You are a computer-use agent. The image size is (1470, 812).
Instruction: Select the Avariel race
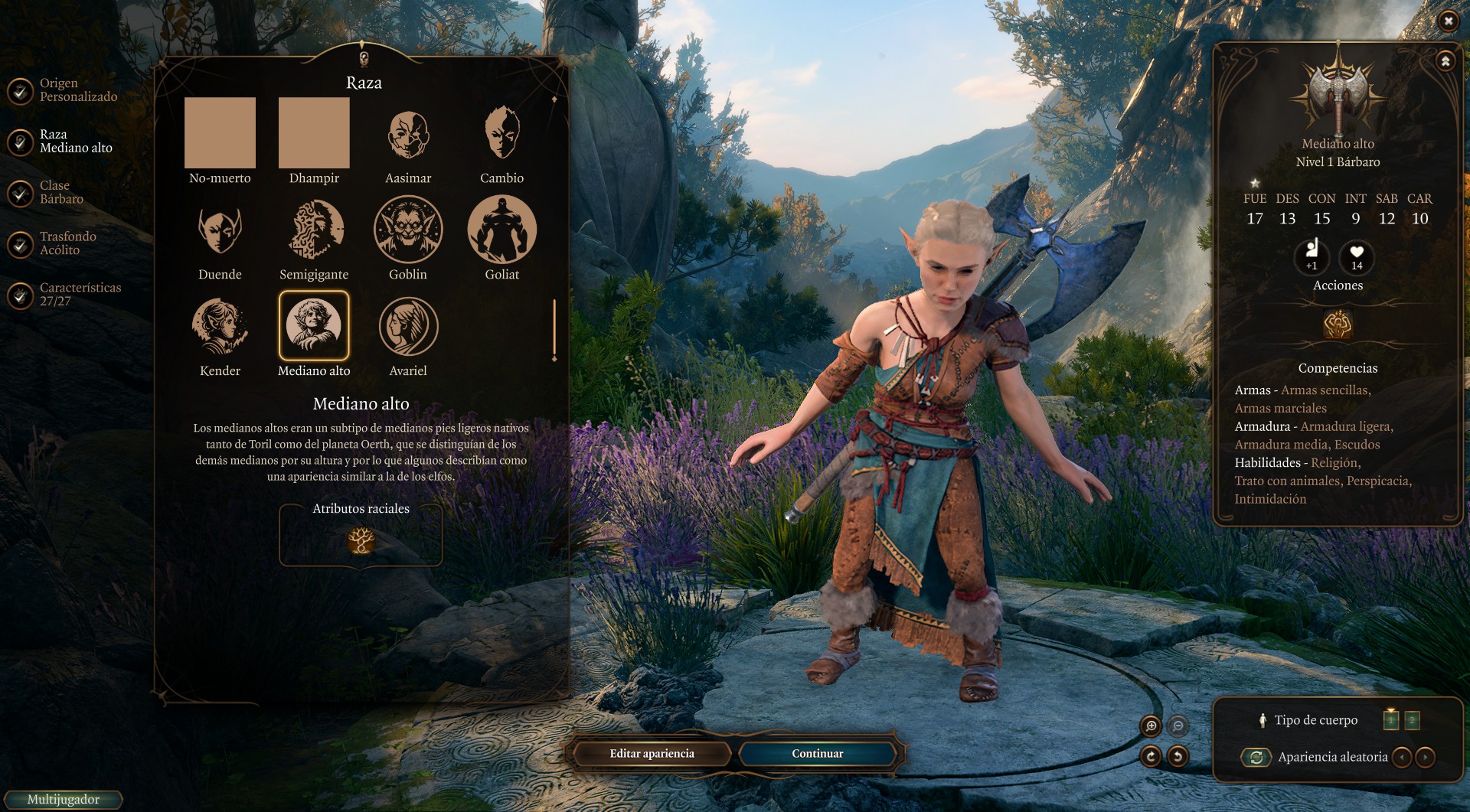(408, 327)
